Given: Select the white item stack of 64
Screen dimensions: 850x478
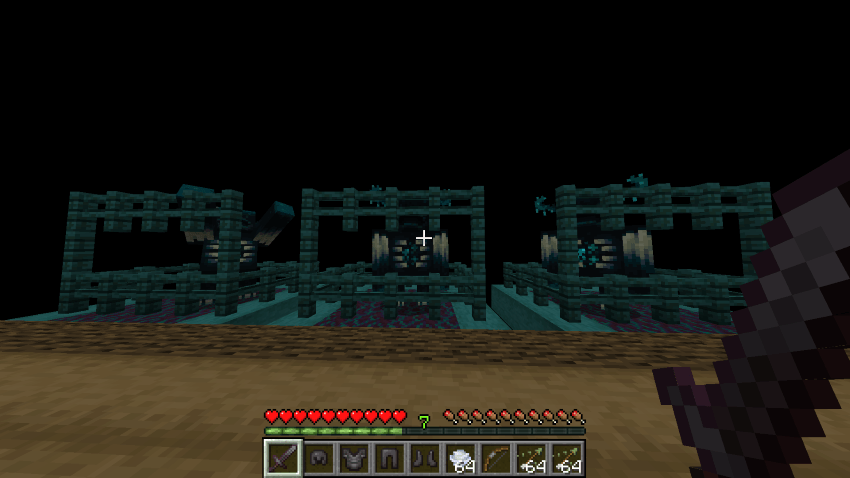Looking at the screenshot, I should click(x=460, y=458).
